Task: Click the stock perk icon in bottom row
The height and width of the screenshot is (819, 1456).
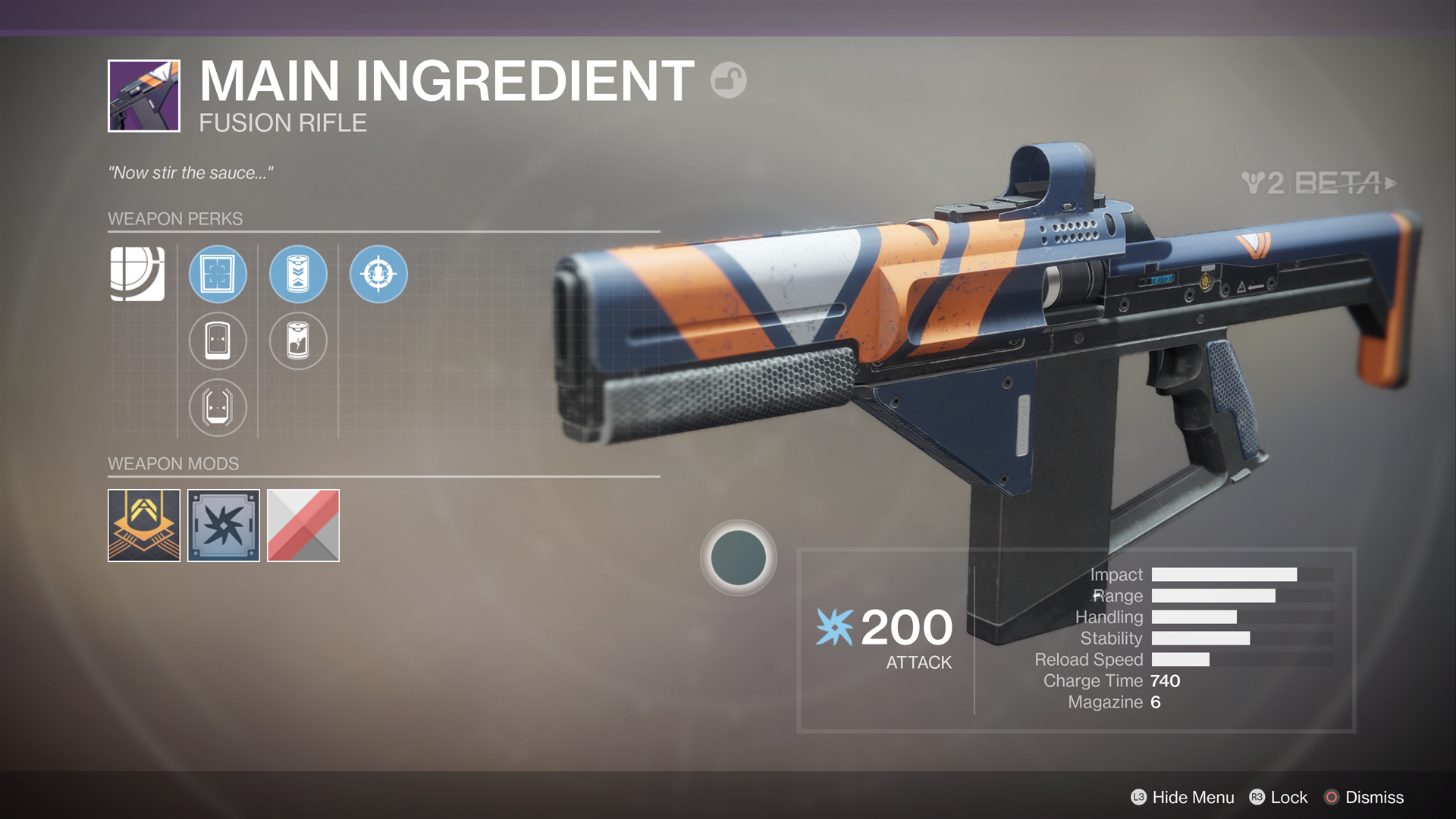Action: tap(218, 408)
